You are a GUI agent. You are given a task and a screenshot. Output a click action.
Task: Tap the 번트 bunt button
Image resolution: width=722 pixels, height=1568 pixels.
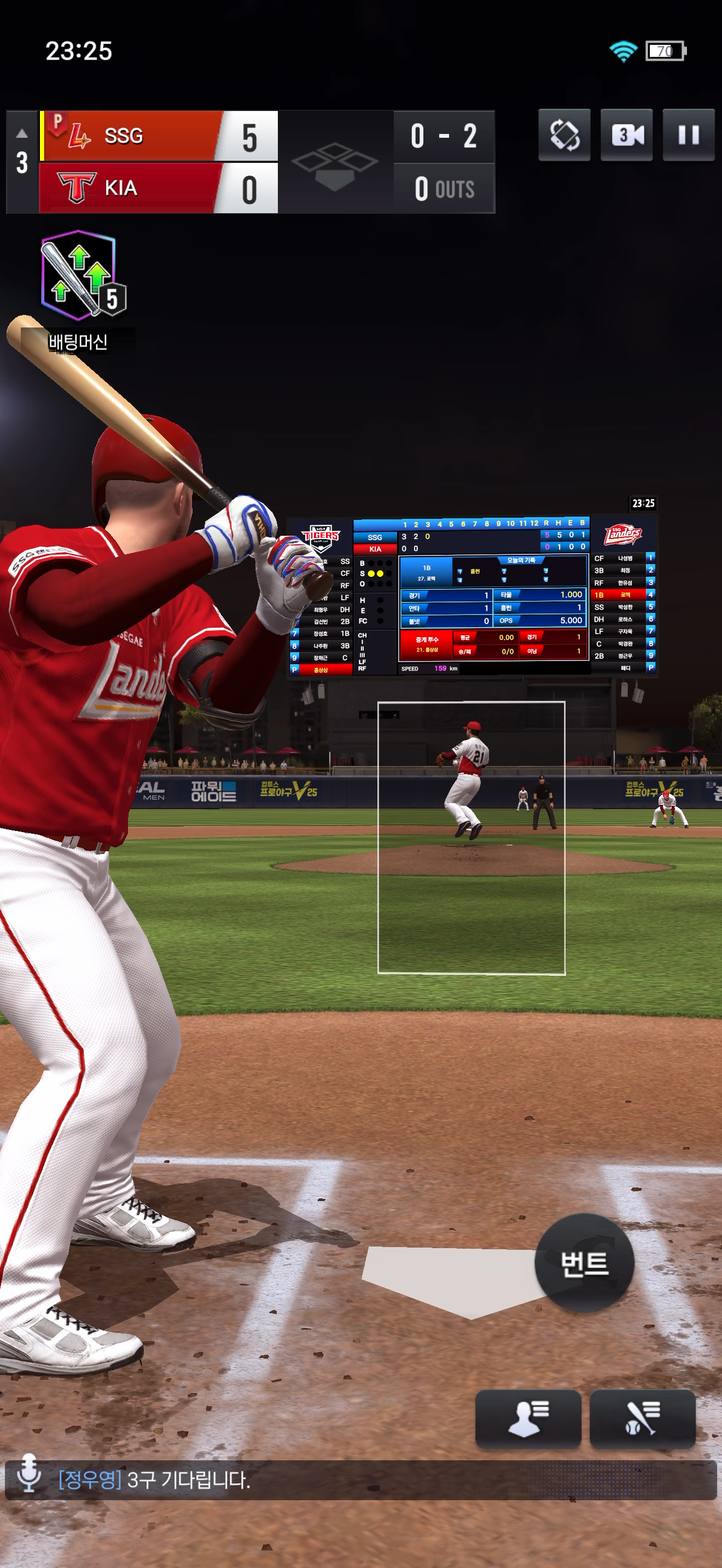[584, 1263]
